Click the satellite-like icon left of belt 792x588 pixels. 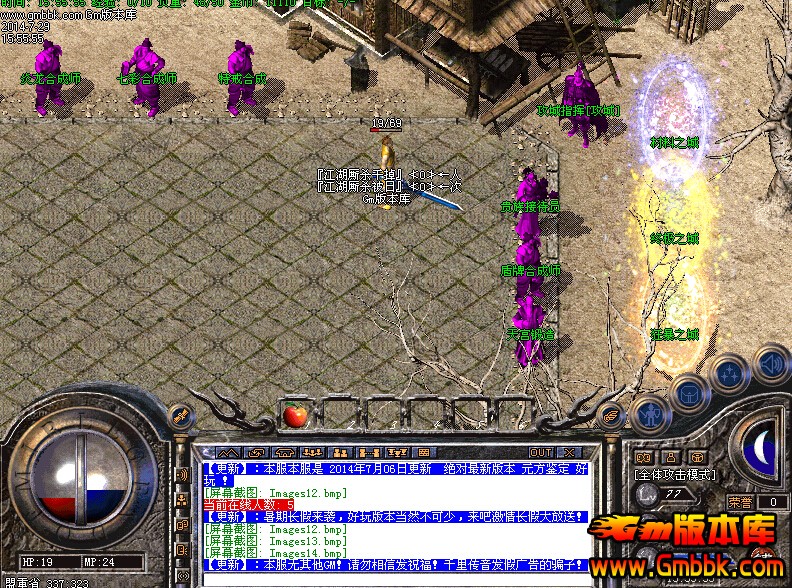(181, 416)
